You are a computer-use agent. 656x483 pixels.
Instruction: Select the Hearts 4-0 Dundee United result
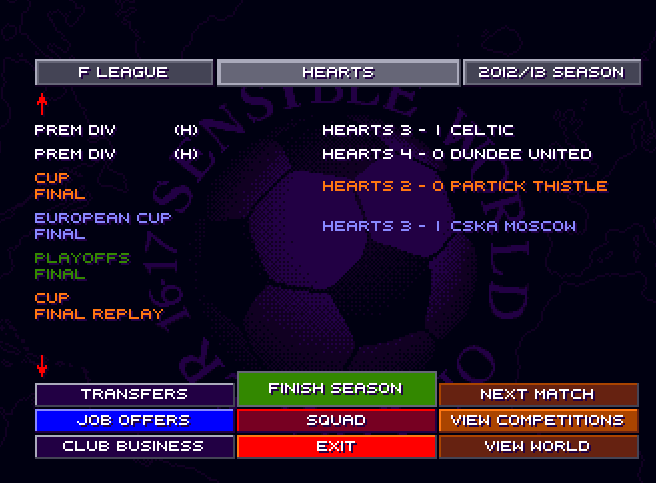(x=457, y=154)
